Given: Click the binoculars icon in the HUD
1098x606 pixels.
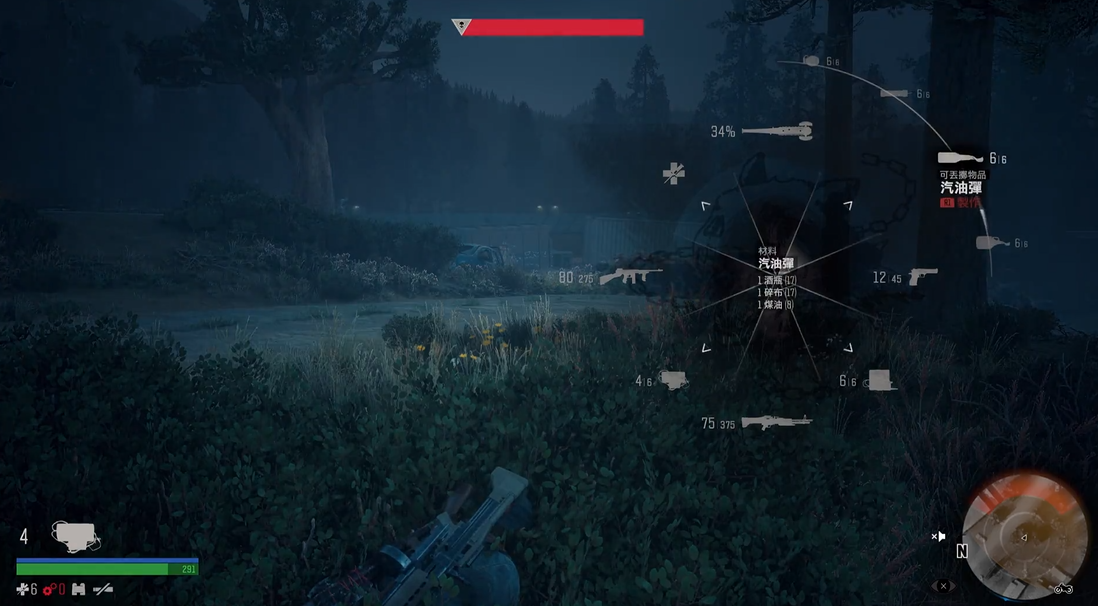Looking at the screenshot, I should (78, 589).
